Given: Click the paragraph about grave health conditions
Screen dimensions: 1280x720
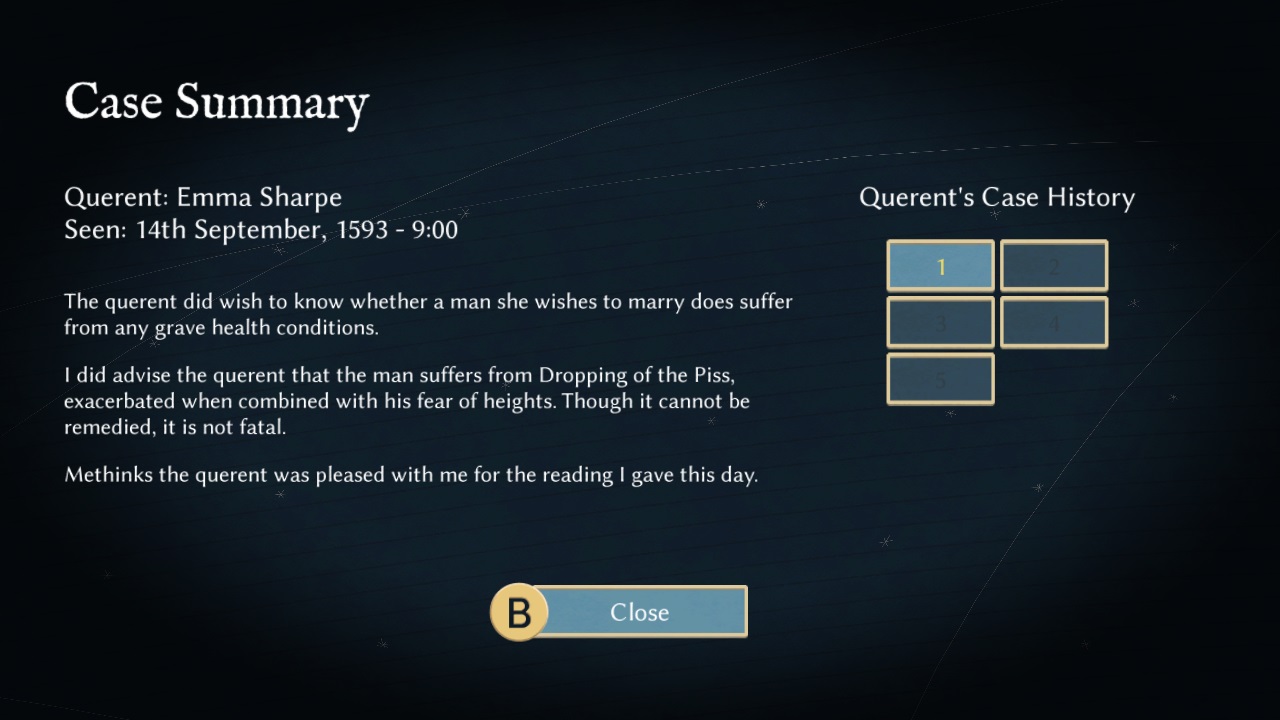Looking at the screenshot, I should 428,314.
